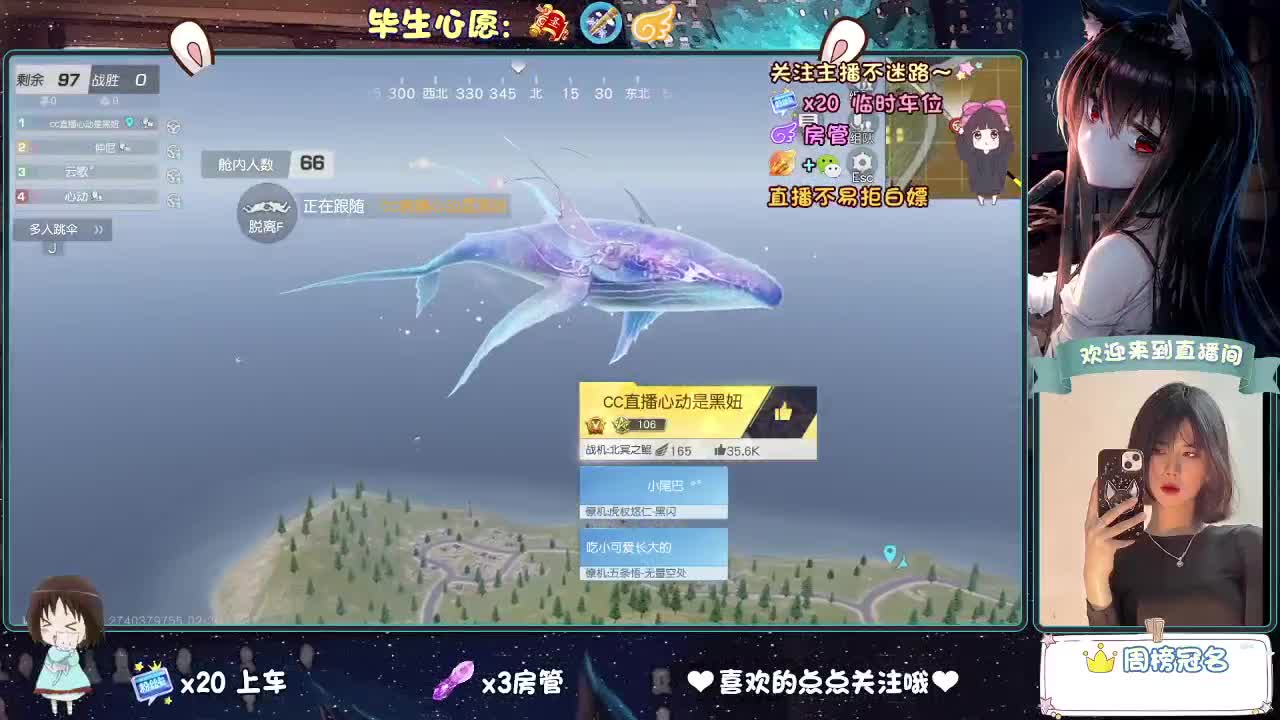
Task: Click the golden wing icon at the top
Action: (x=652, y=21)
